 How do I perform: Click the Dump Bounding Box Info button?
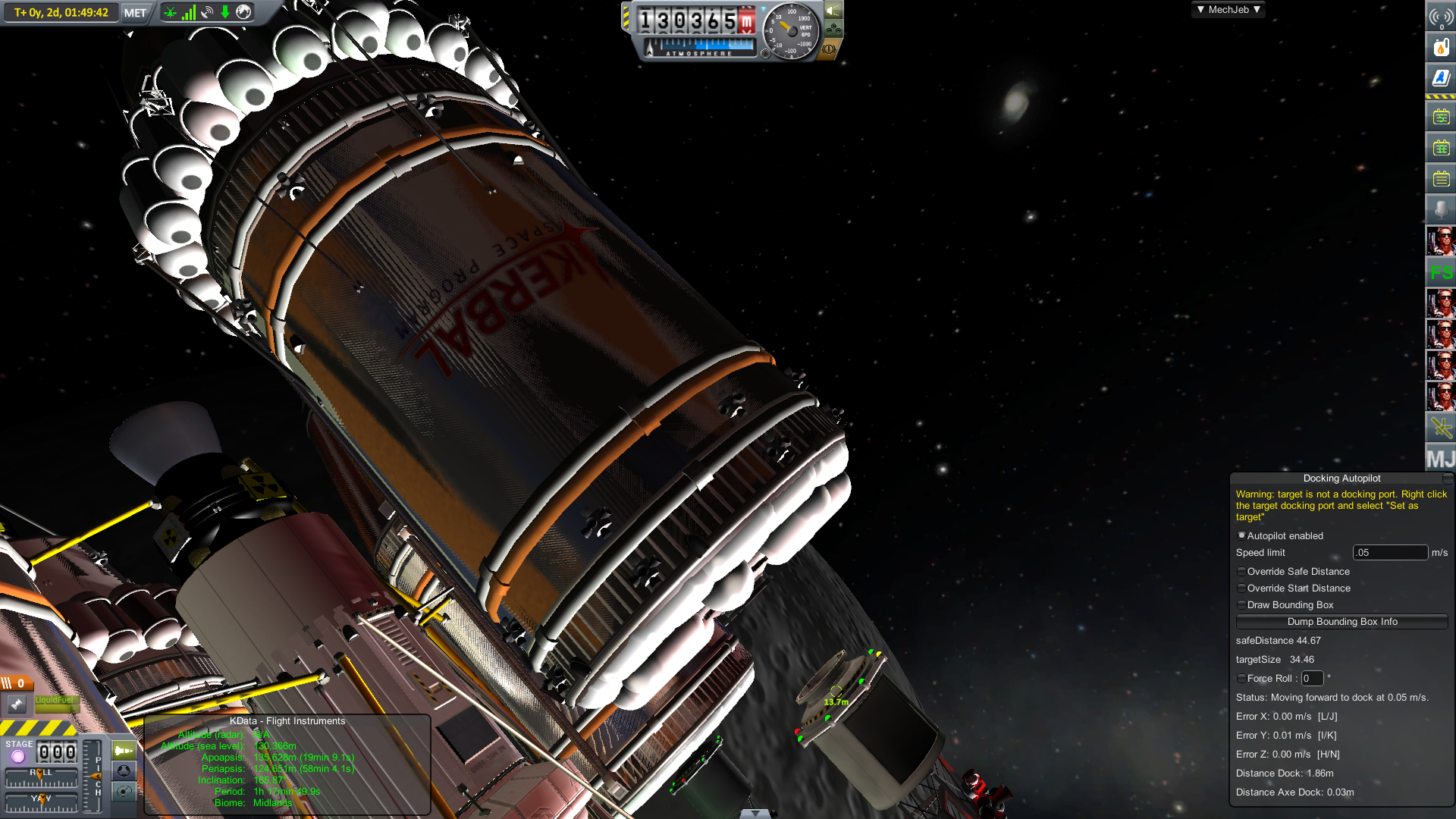click(x=1341, y=622)
